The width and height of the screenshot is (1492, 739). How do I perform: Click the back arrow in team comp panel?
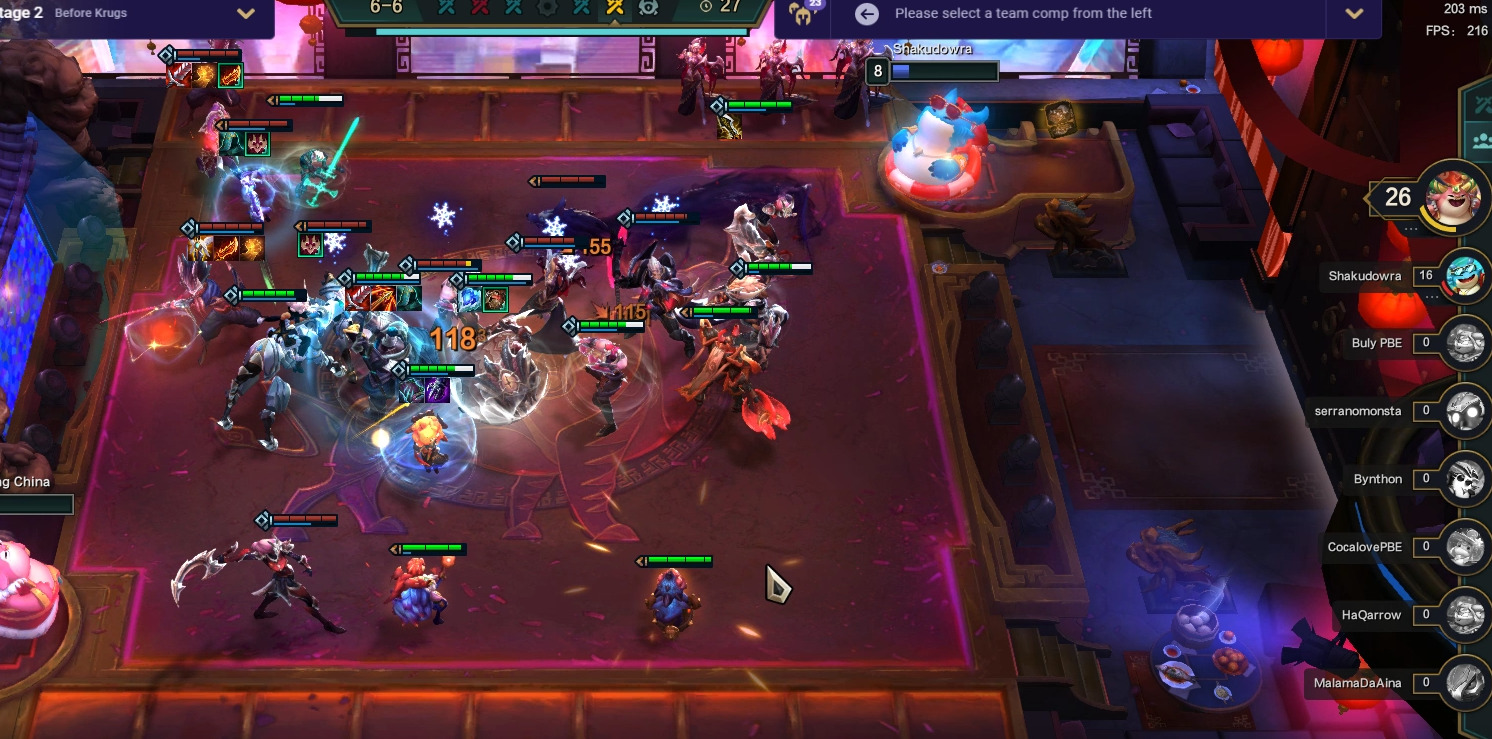pyautogui.click(x=867, y=14)
